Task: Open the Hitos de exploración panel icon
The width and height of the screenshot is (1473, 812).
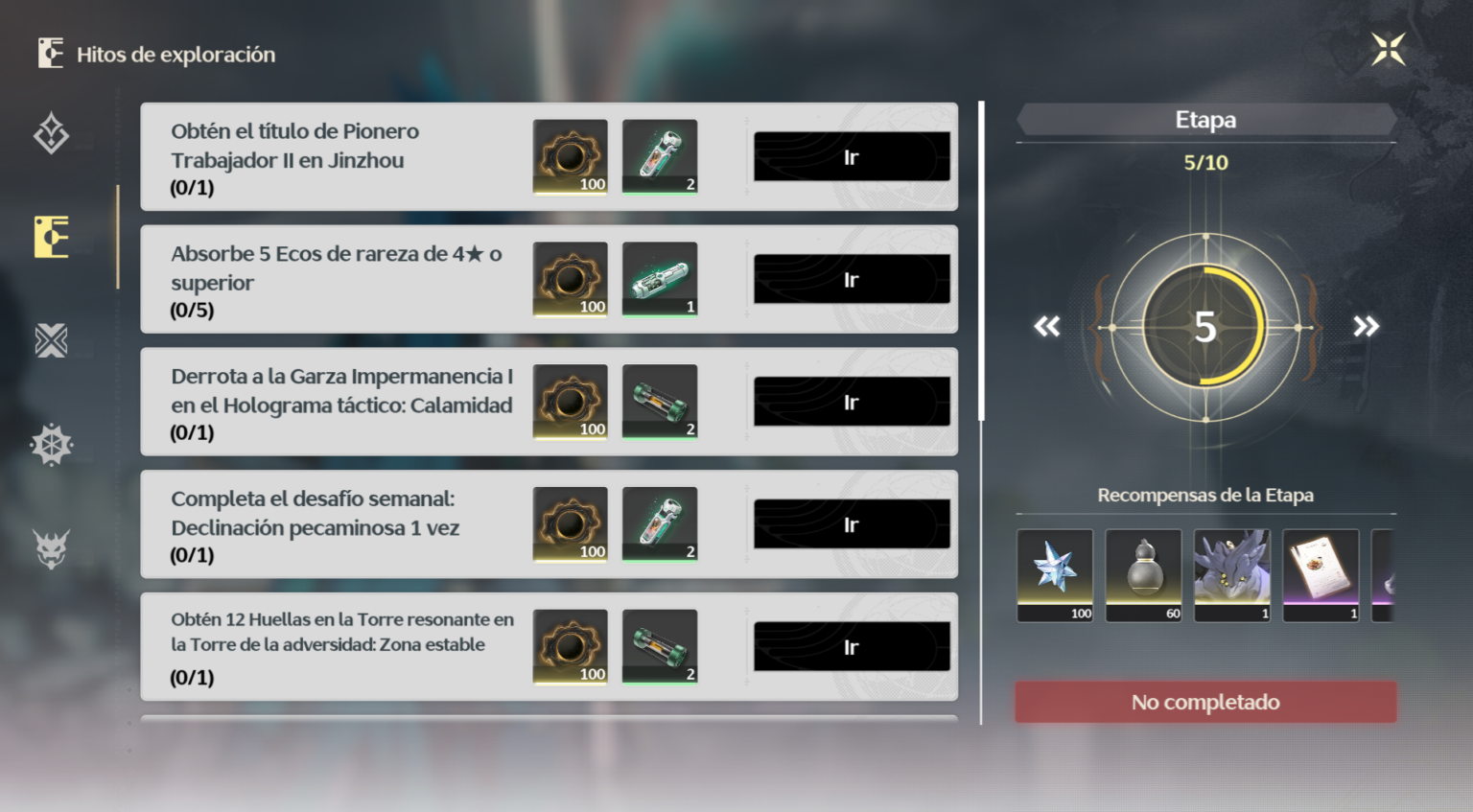Action: pos(52,238)
